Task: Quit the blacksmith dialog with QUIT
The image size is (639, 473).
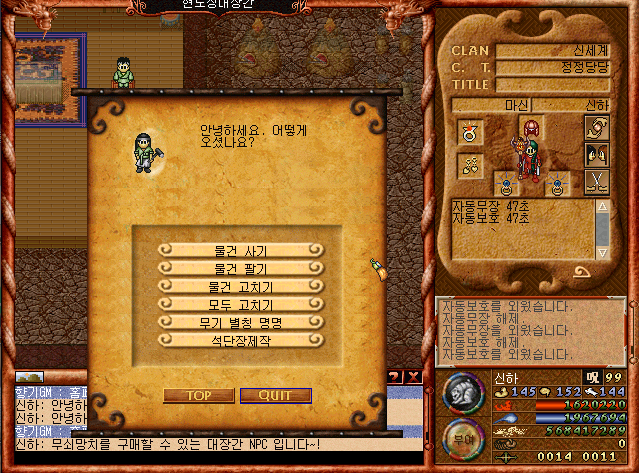Action: [x=275, y=395]
